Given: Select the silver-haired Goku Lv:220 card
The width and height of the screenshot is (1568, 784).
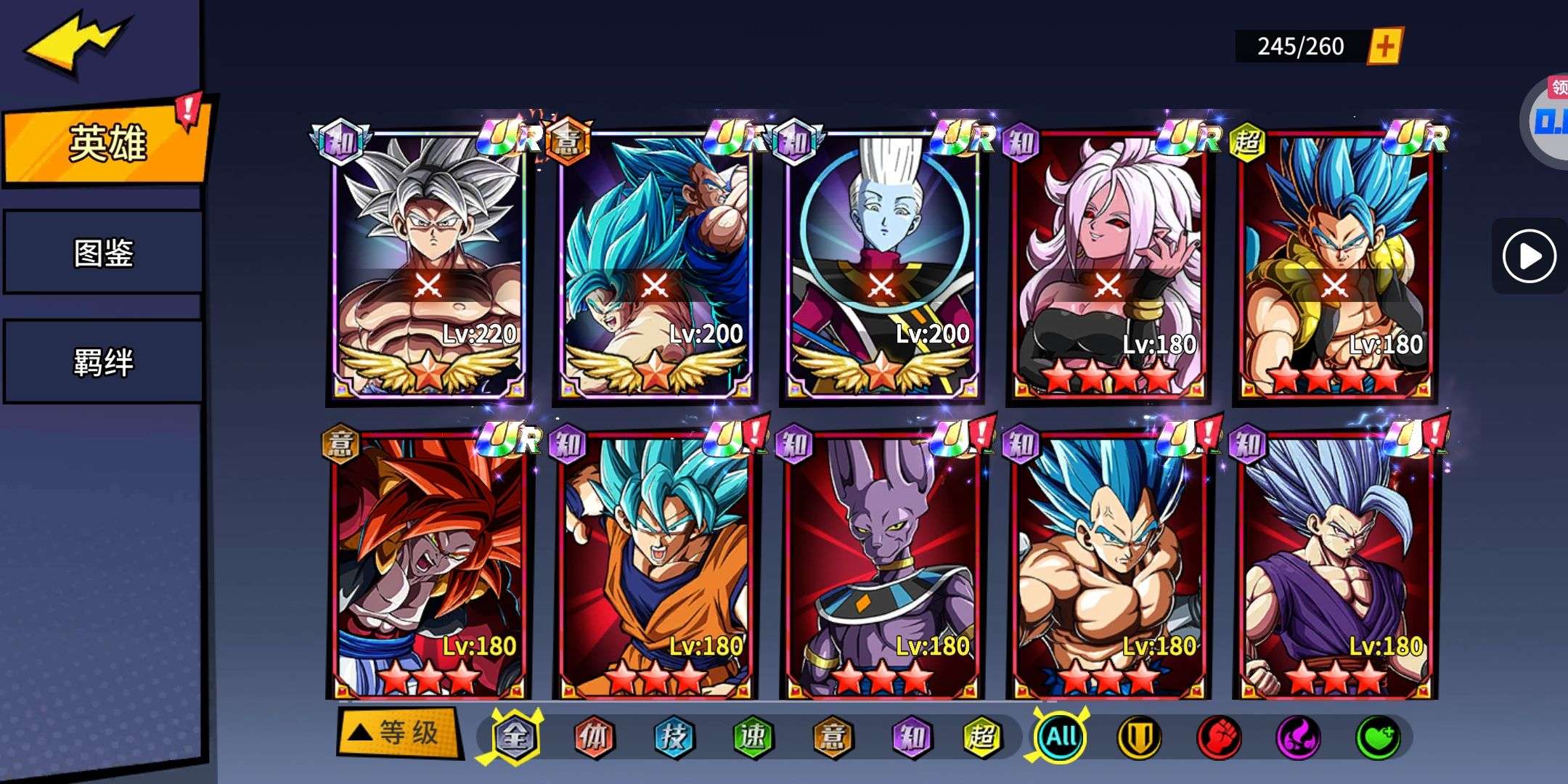Looking at the screenshot, I should pyautogui.click(x=428, y=265).
